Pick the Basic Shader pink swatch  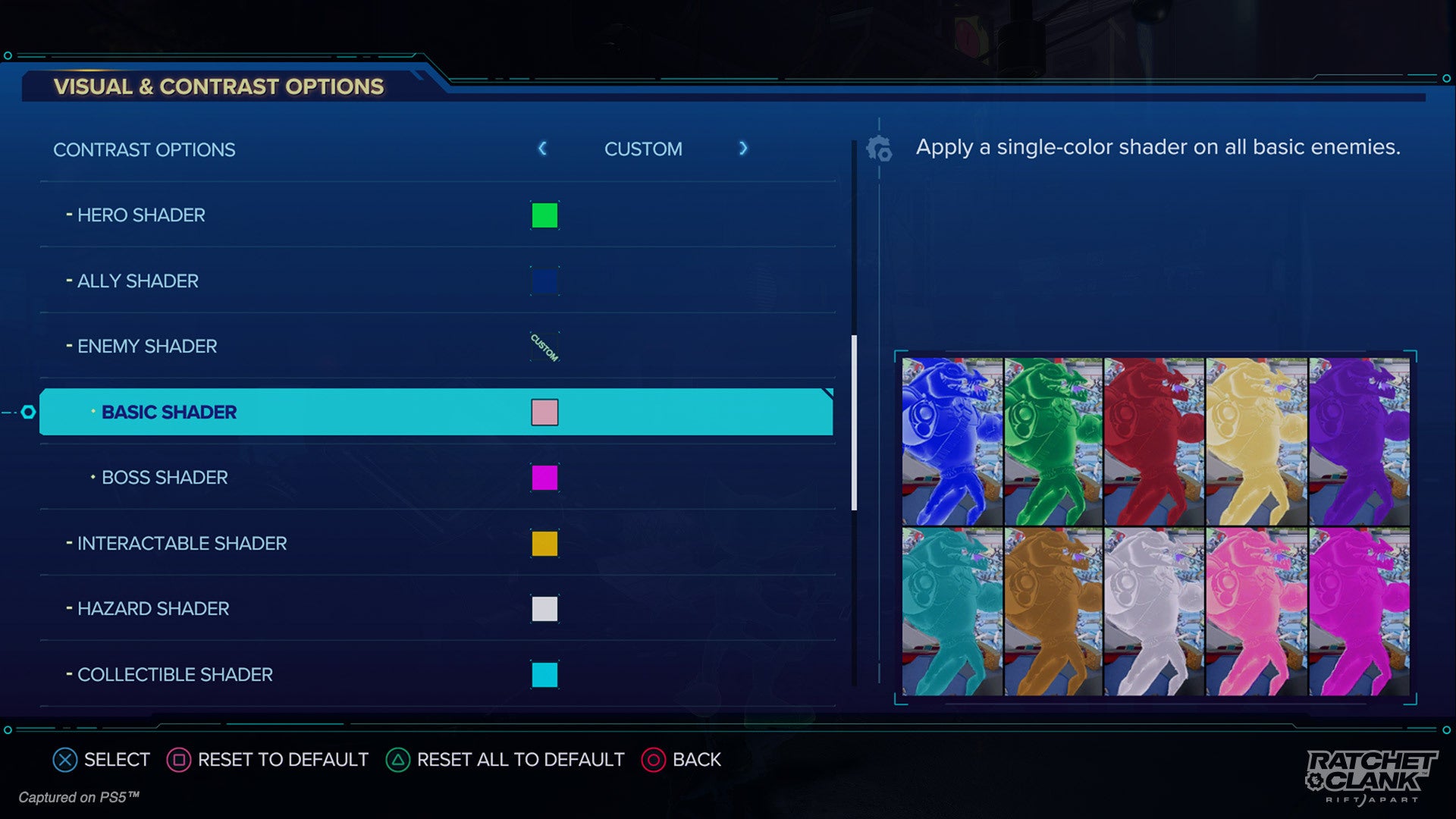[x=544, y=412]
